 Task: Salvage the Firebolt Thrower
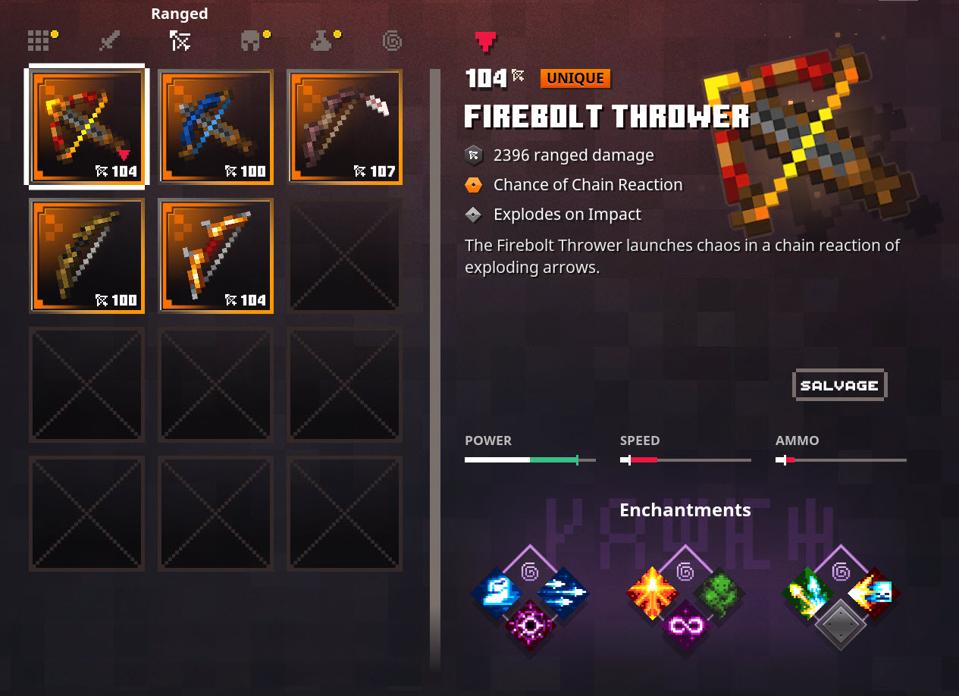839,385
